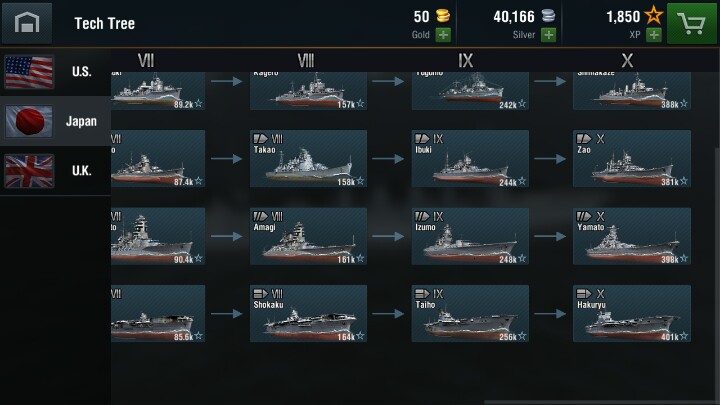720x405 pixels.
Task: Open the Taiho carrier tile
Action: tap(469, 314)
